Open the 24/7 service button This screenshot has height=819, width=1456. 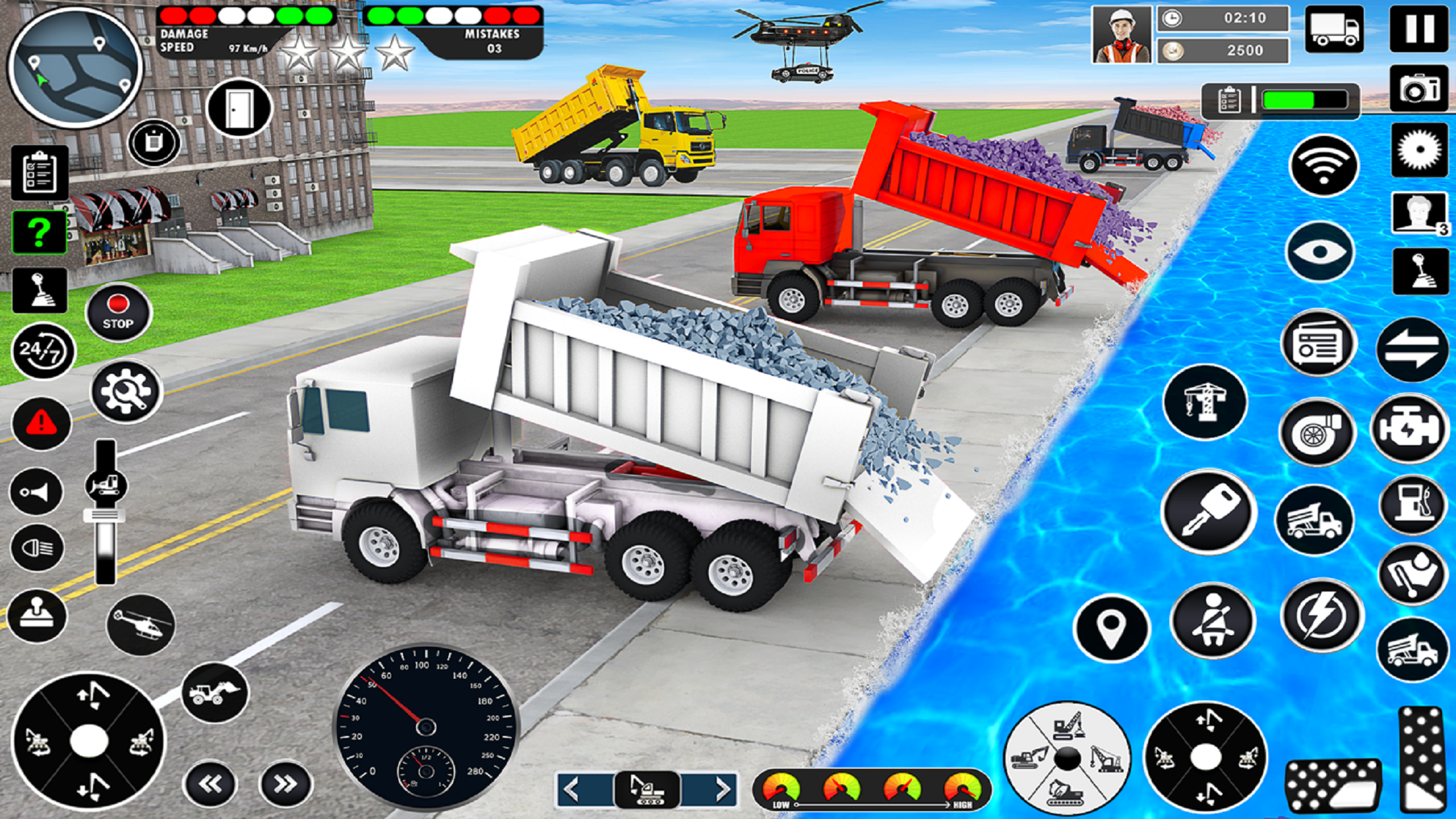(x=43, y=351)
